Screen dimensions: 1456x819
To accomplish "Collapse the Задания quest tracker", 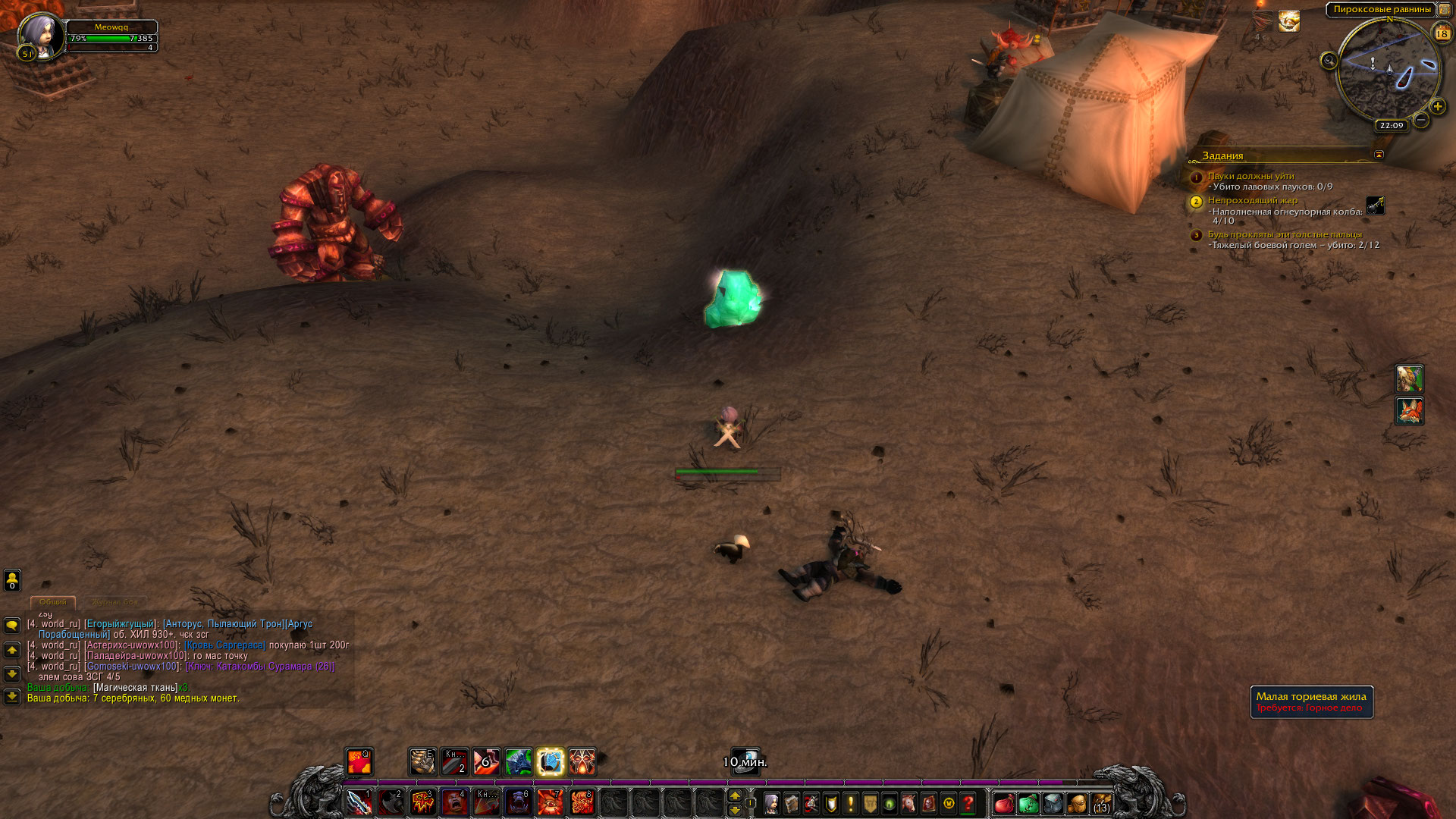I will (x=1379, y=155).
